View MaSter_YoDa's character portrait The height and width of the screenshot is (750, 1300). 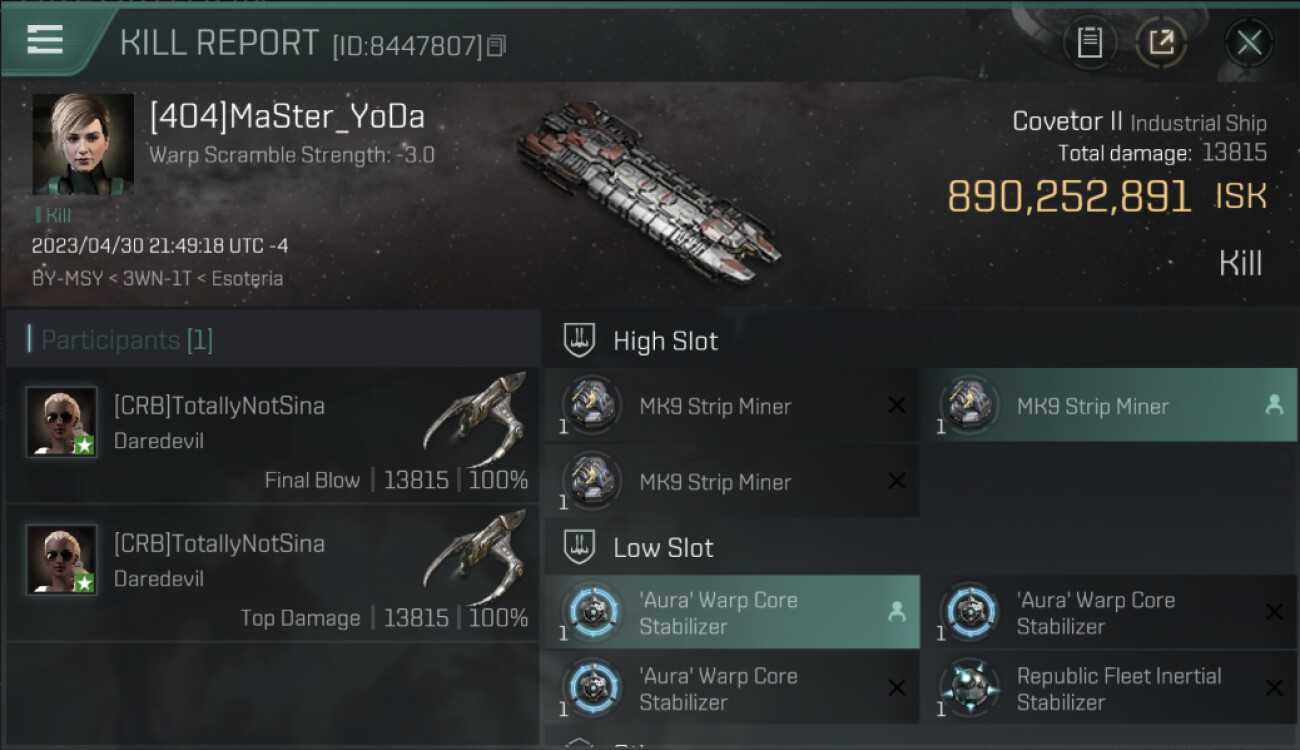83,143
